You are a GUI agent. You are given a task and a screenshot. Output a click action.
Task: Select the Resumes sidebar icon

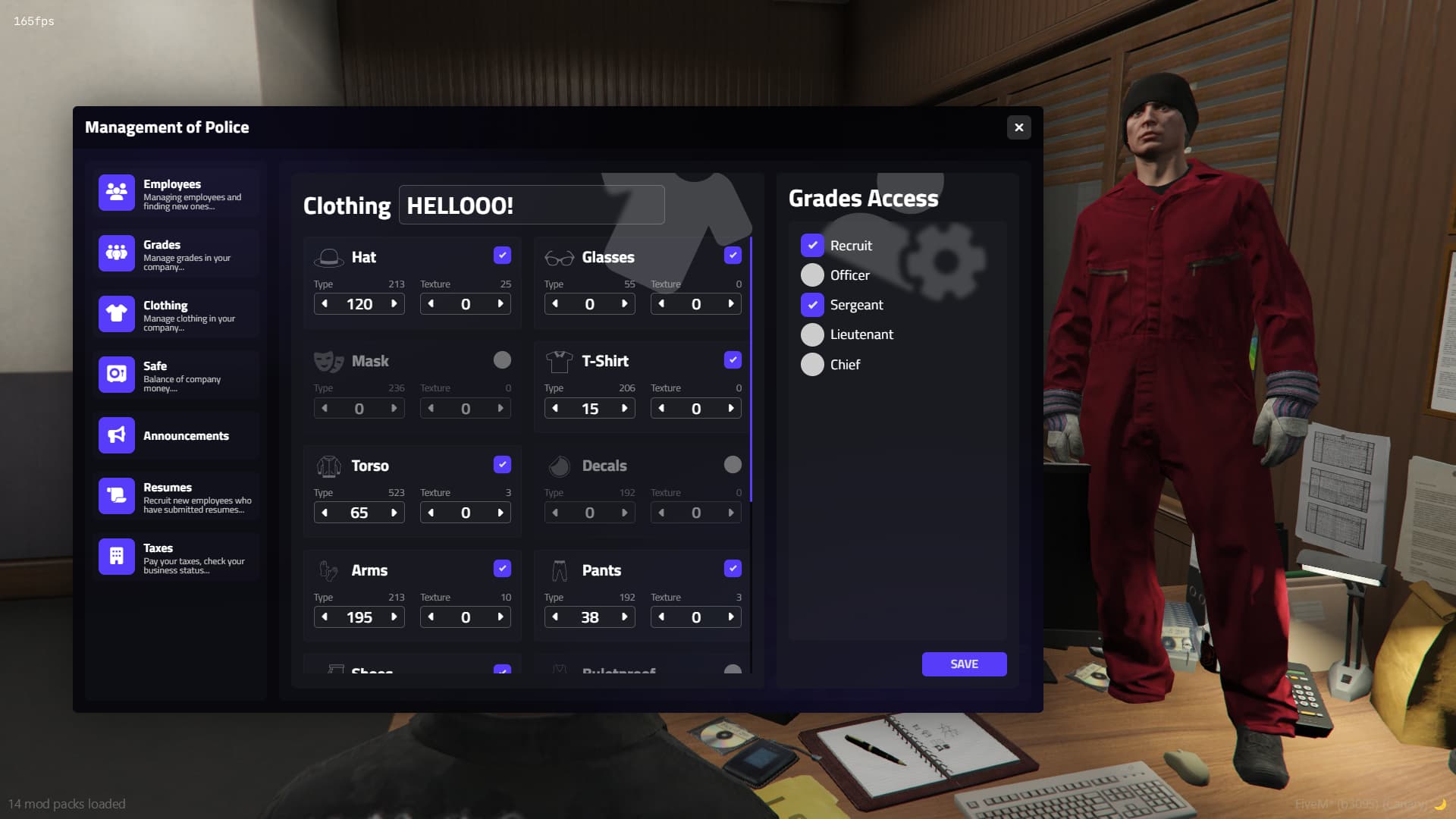point(116,495)
